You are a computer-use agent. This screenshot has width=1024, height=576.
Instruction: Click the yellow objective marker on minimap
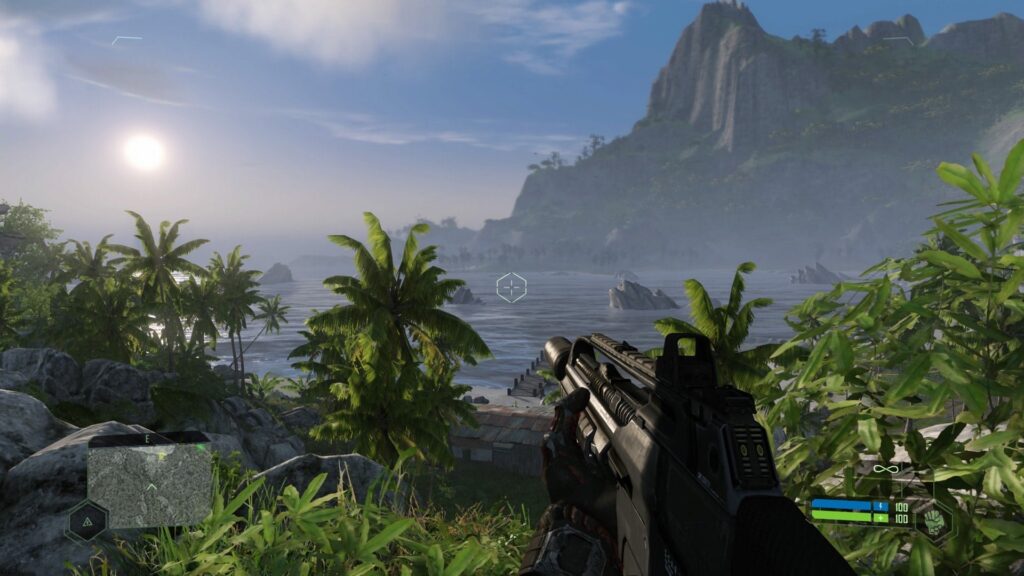coord(161,456)
